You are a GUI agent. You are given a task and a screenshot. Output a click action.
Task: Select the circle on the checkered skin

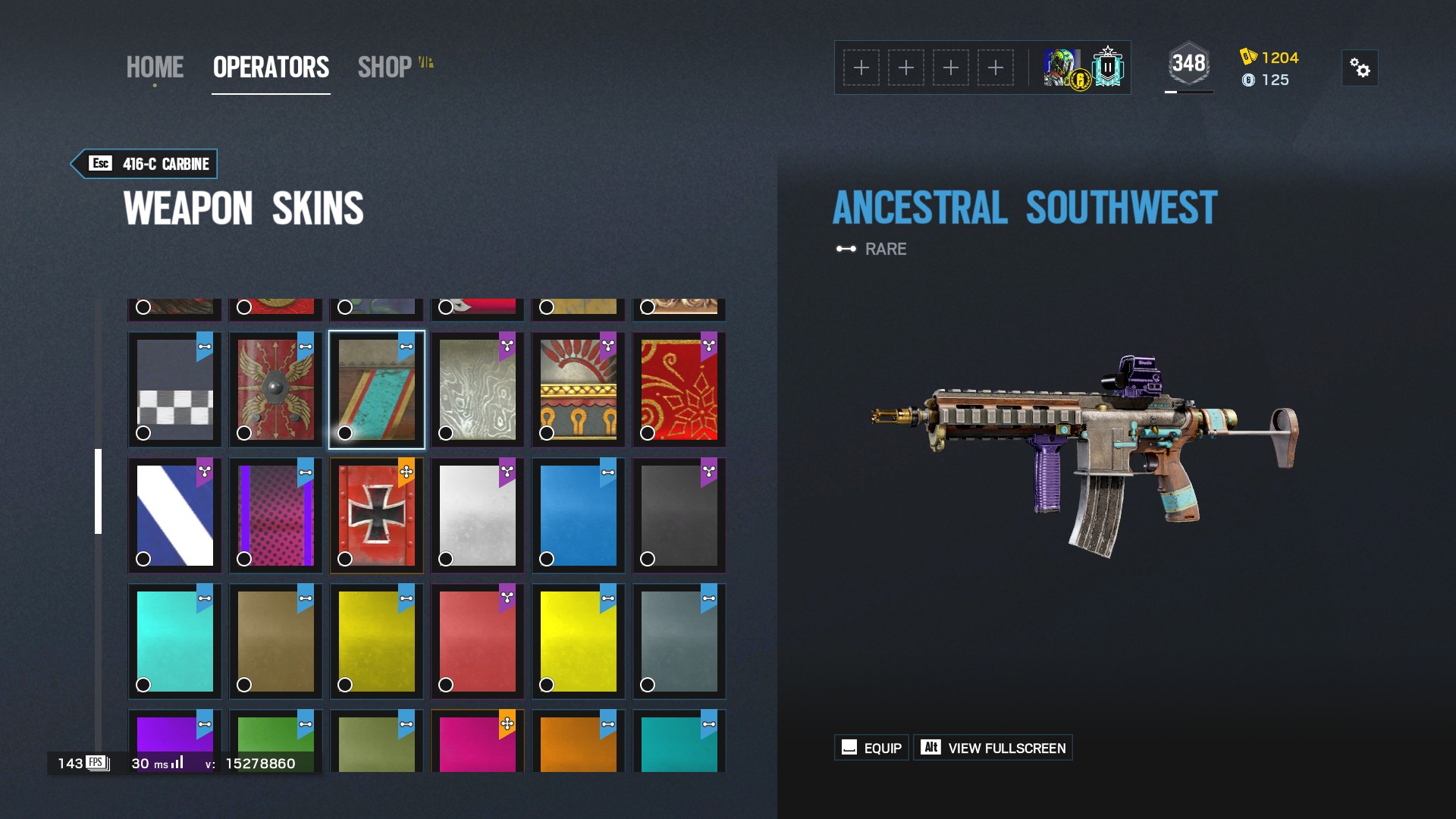(x=143, y=433)
